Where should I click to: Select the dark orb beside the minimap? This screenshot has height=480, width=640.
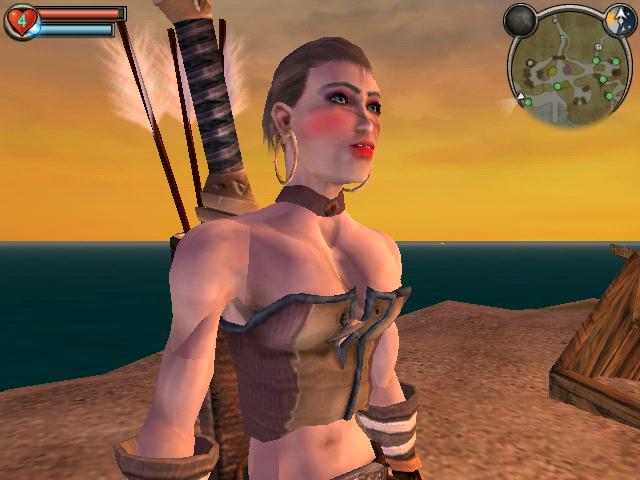520,19
